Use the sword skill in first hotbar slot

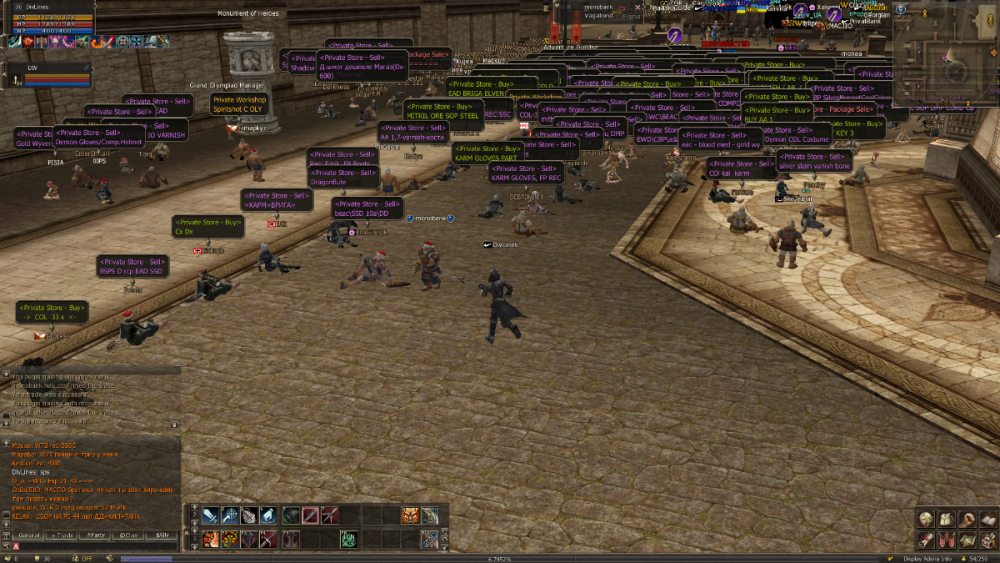(x=210, y=516)
